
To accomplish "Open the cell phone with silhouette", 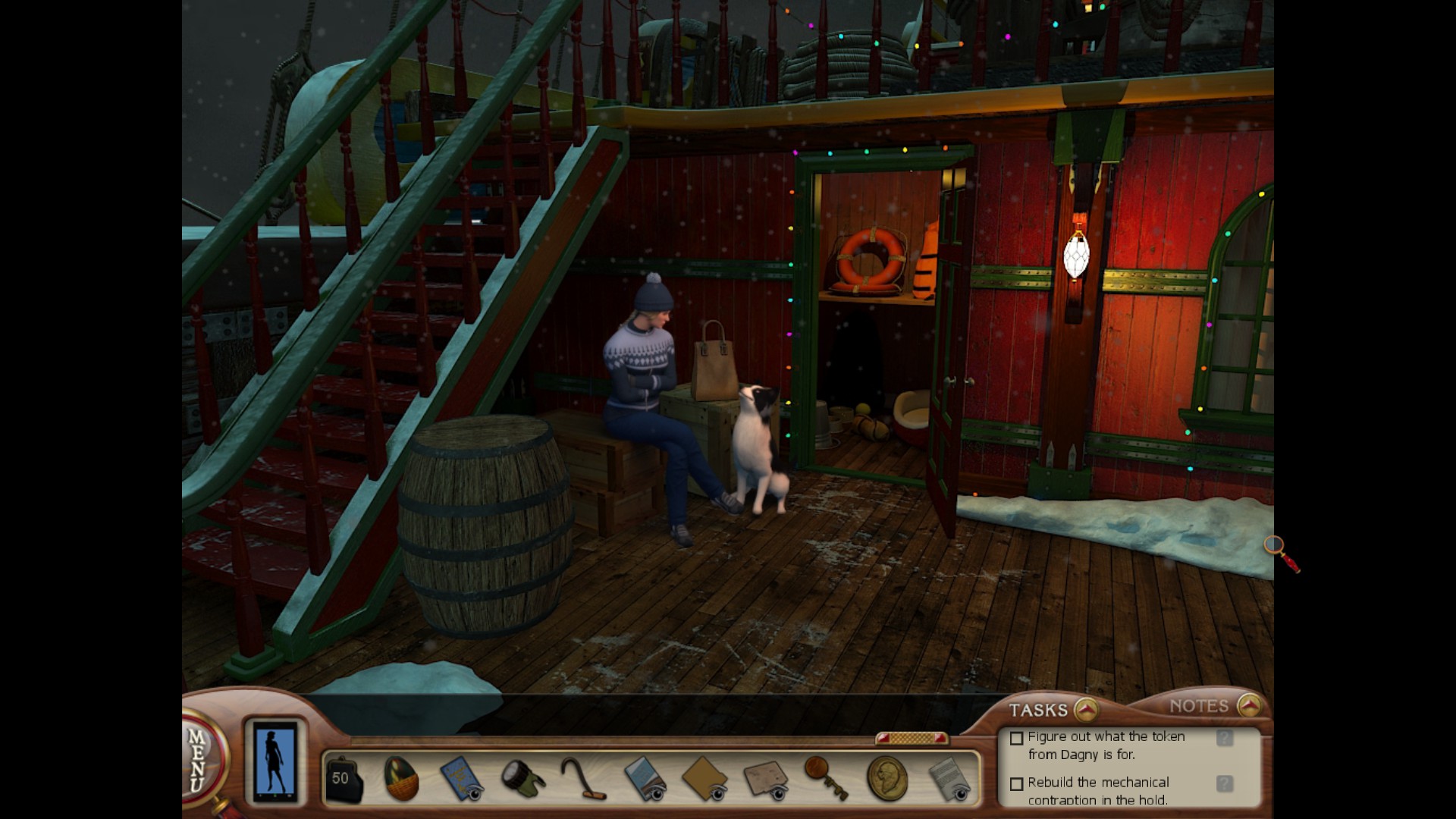I will tap(275, 761).
